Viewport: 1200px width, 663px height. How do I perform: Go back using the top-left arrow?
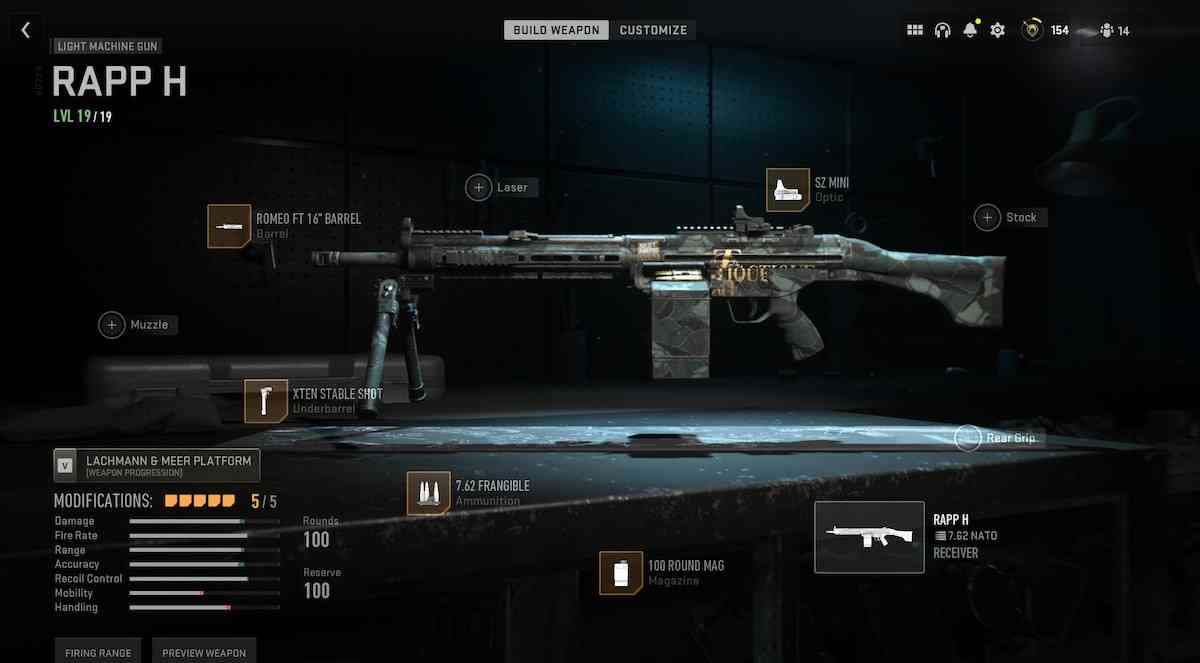pos(26,30)
